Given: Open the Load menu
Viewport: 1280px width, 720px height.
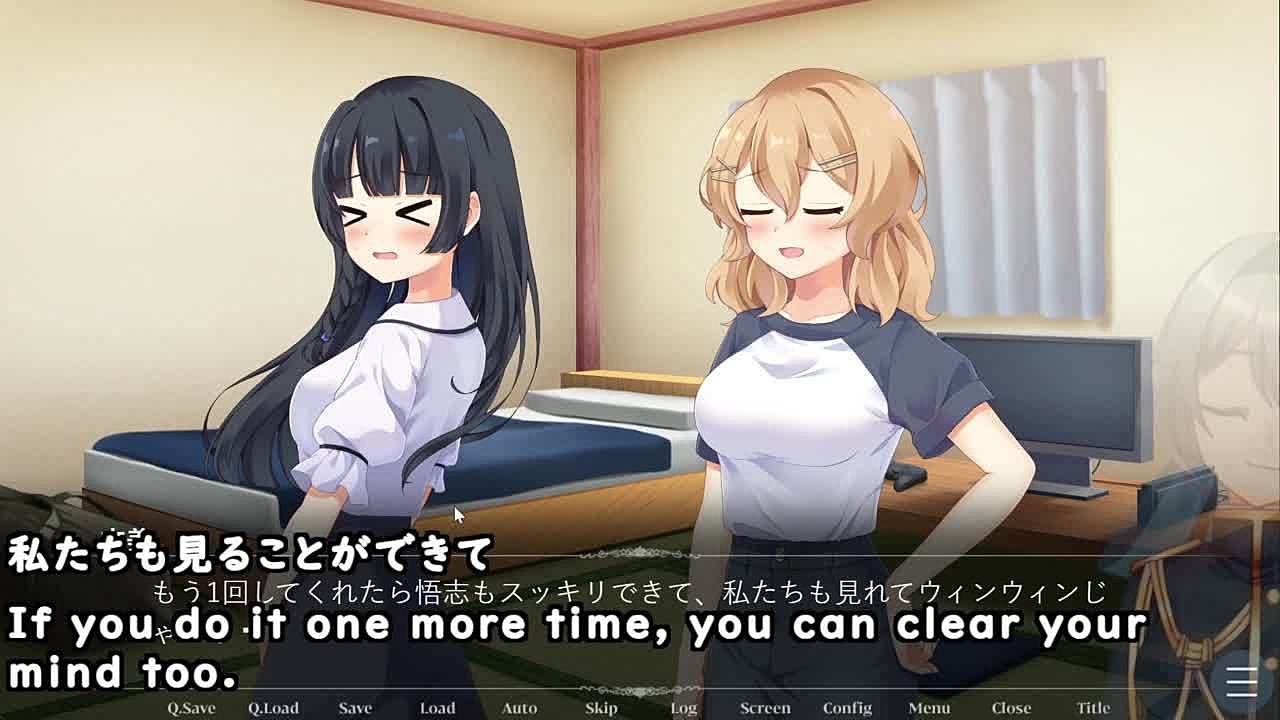Looking at the screenshot, I should [437, 708].
